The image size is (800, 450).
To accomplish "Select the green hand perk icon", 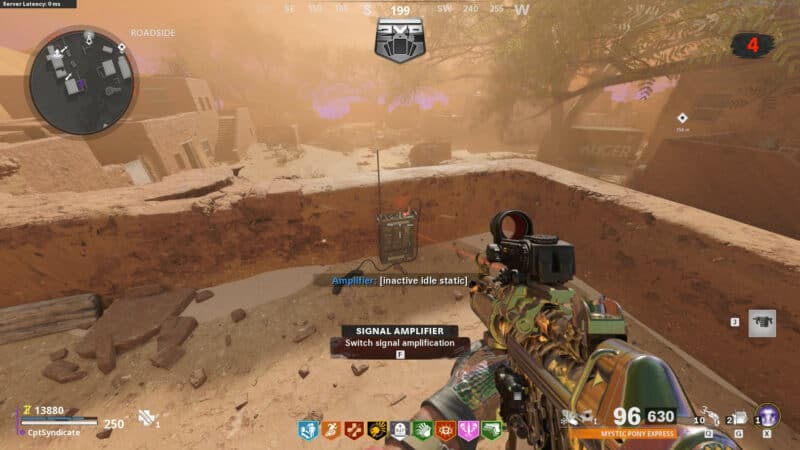I will [423, 430].
